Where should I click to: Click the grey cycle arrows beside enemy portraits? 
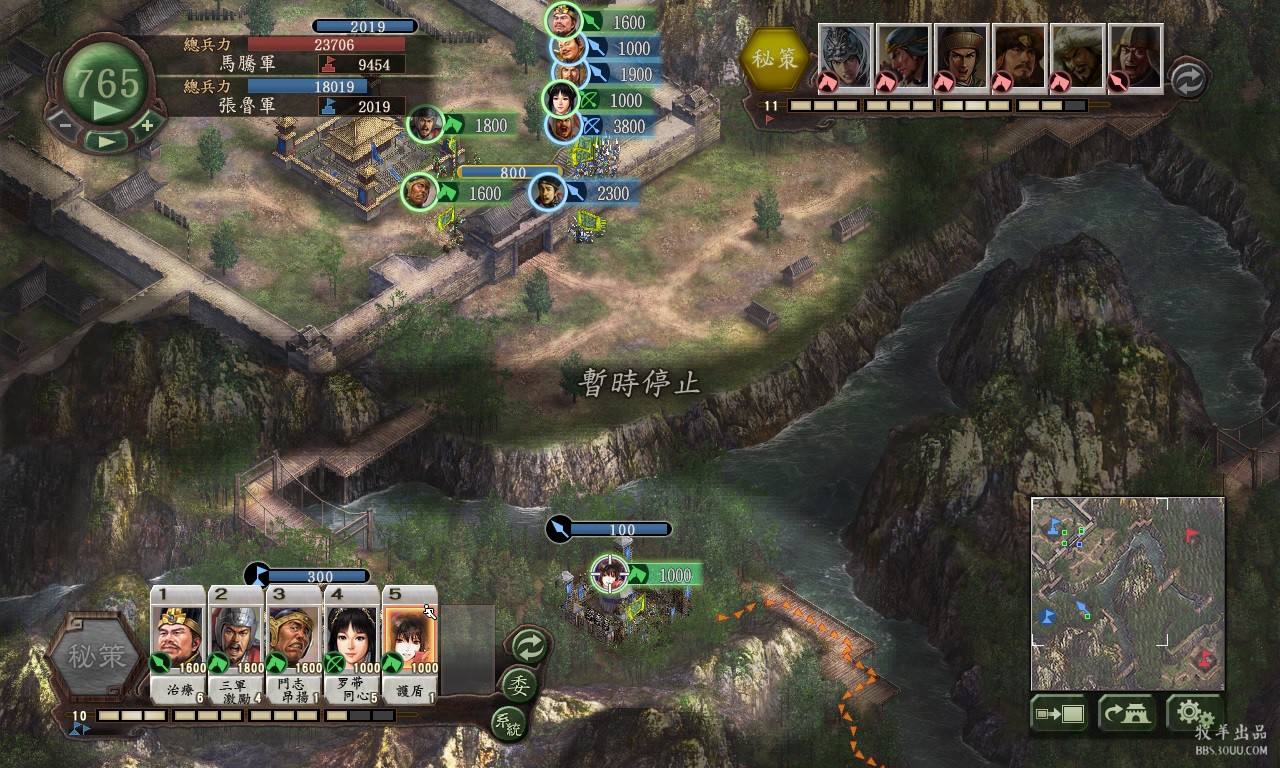click(1187, 79)
